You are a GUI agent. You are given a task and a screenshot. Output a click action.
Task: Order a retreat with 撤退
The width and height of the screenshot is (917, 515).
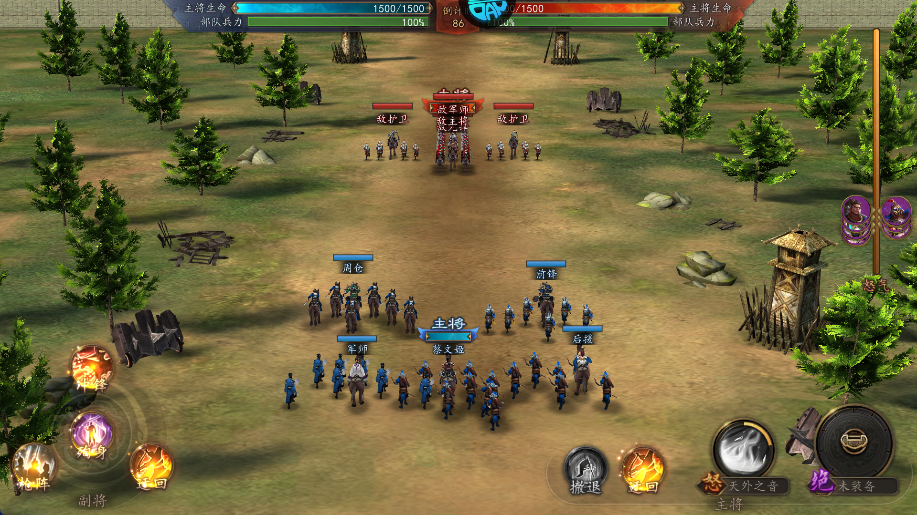586,468
